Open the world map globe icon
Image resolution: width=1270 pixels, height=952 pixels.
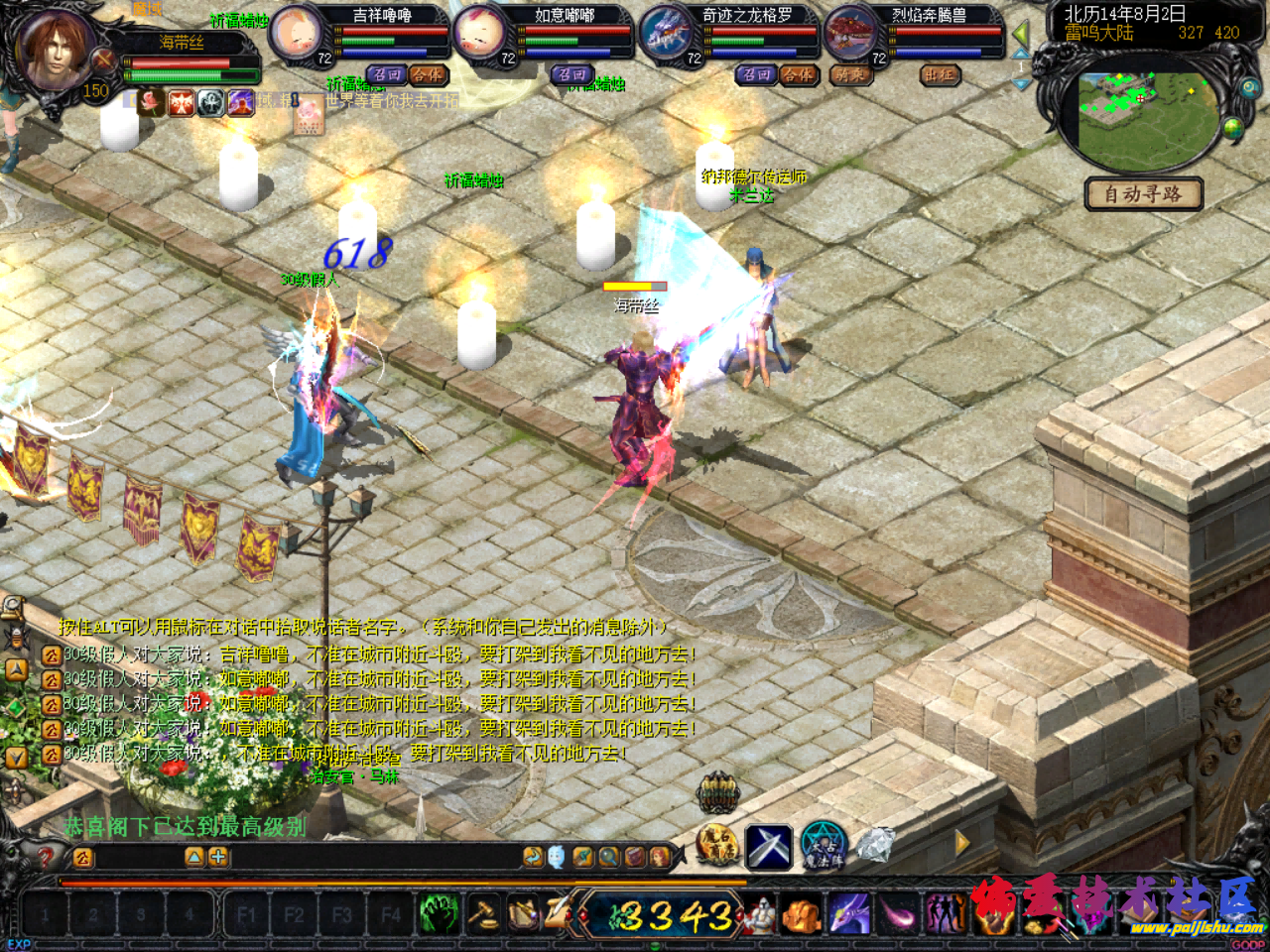1233,128
